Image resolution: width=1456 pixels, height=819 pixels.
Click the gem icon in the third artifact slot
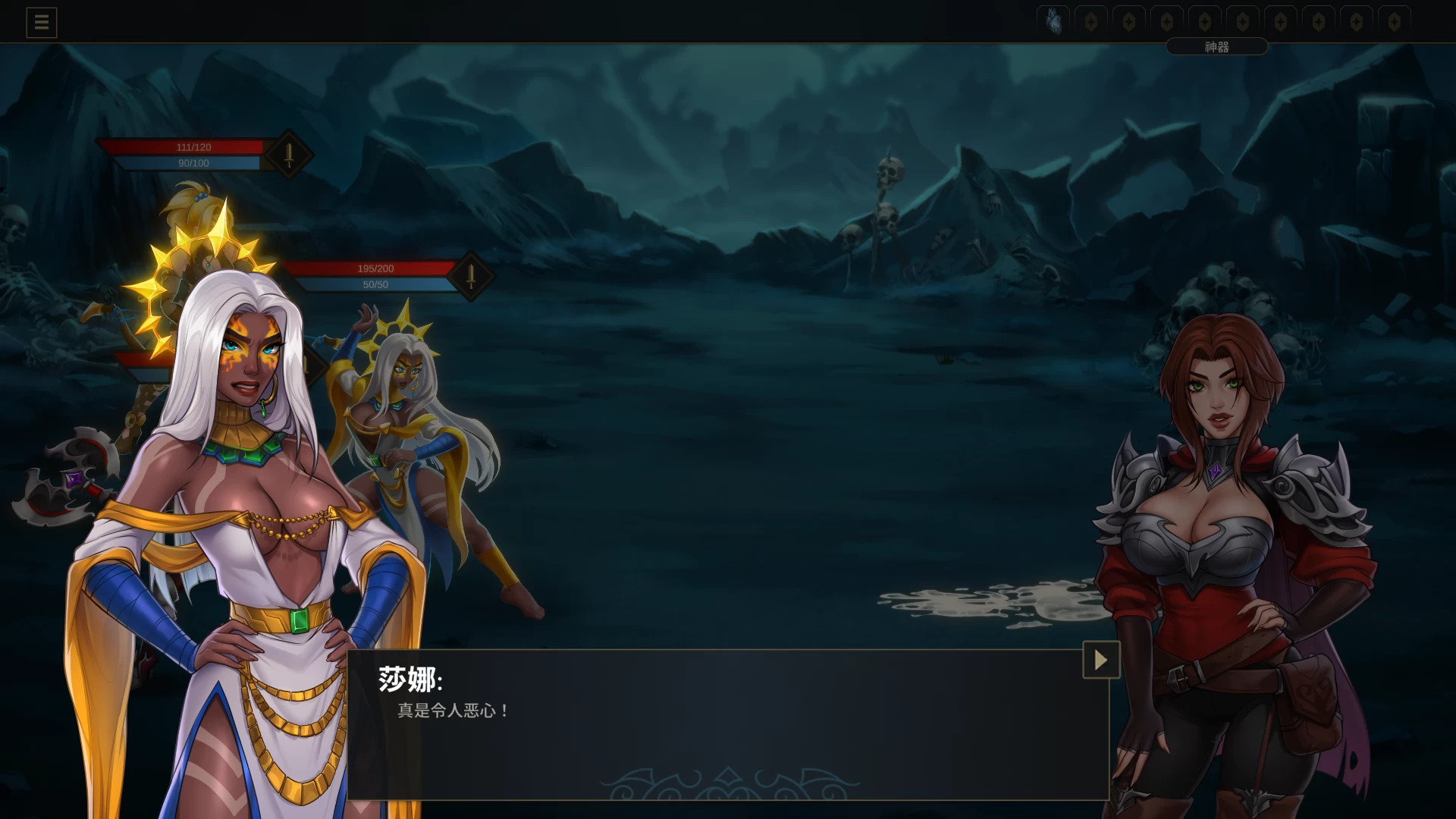click(x=1128, y=20)
